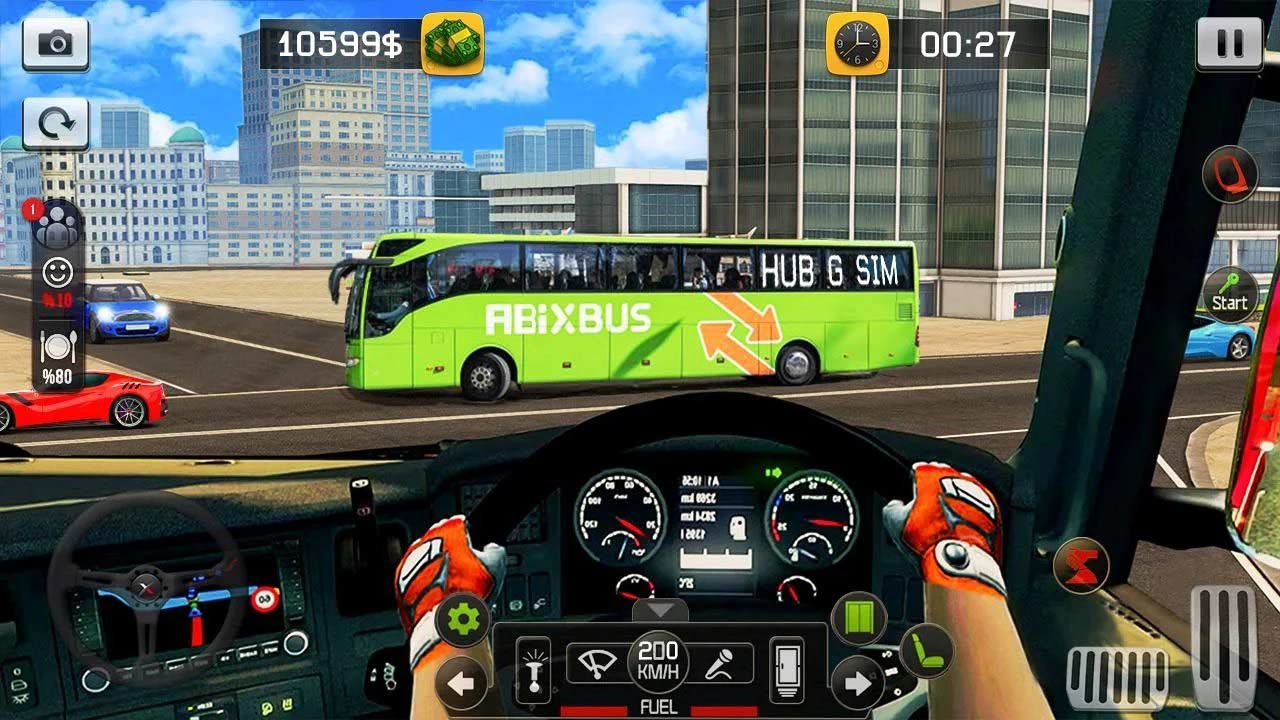Open the camera view button
This screenshot has width=1280, height=720.
click(56, 44)
